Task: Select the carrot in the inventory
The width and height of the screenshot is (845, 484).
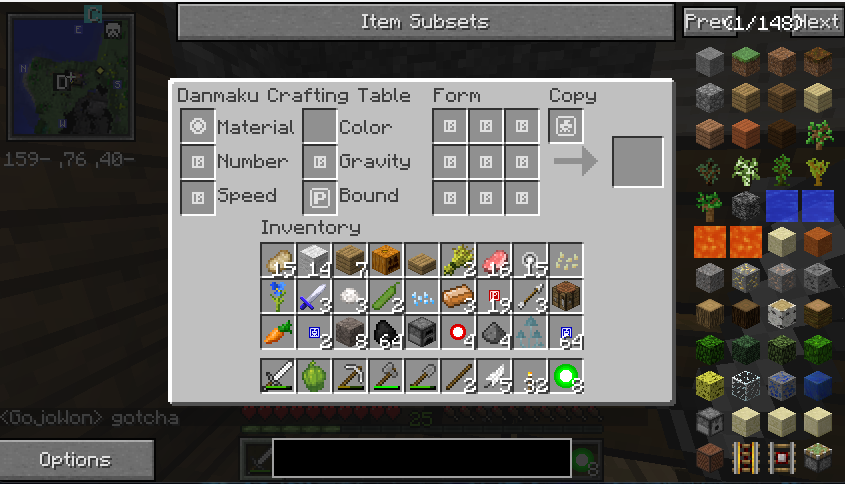Action: point(278,330)
